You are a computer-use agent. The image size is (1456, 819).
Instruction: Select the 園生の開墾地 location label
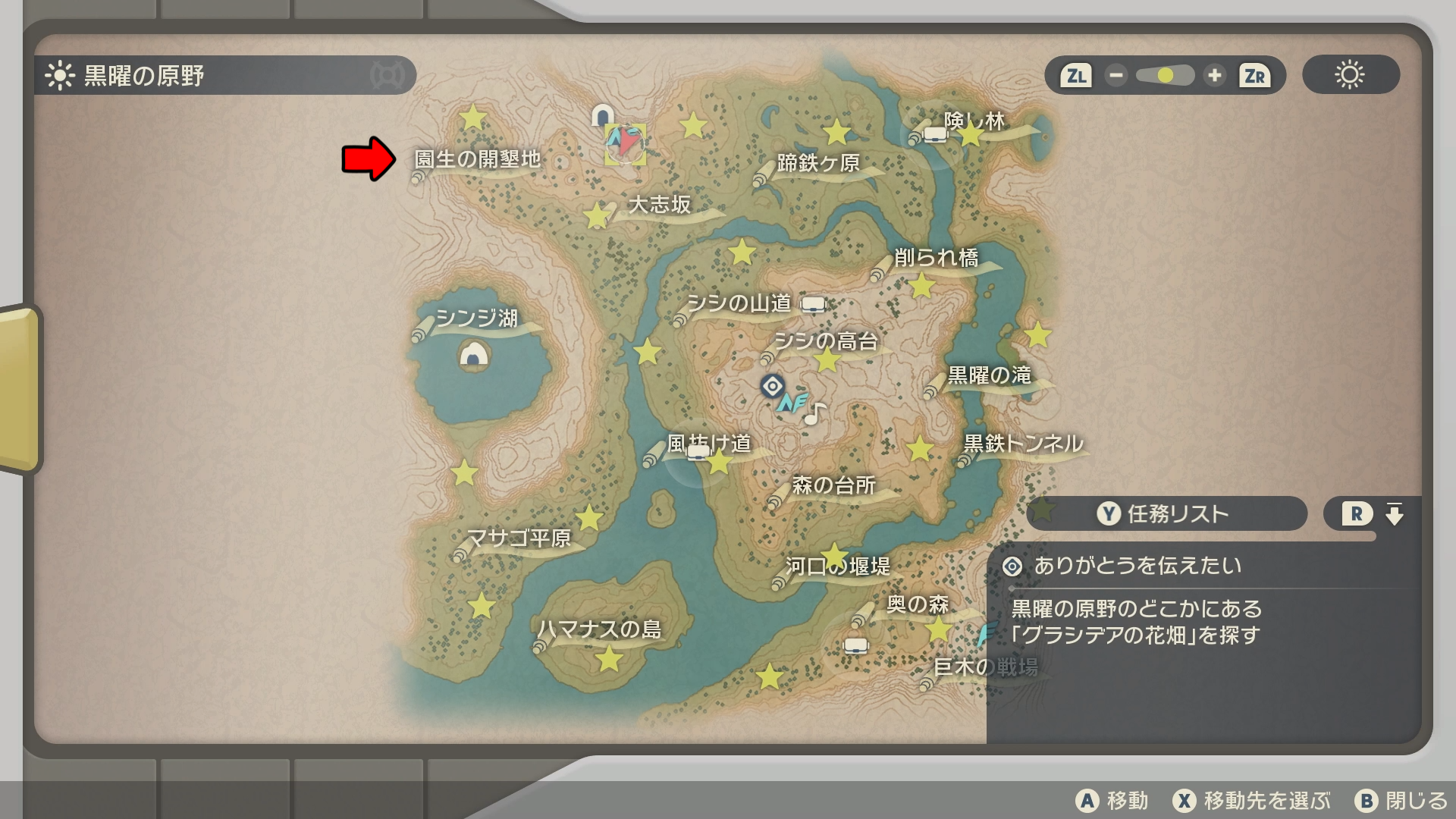pos(477,159)
